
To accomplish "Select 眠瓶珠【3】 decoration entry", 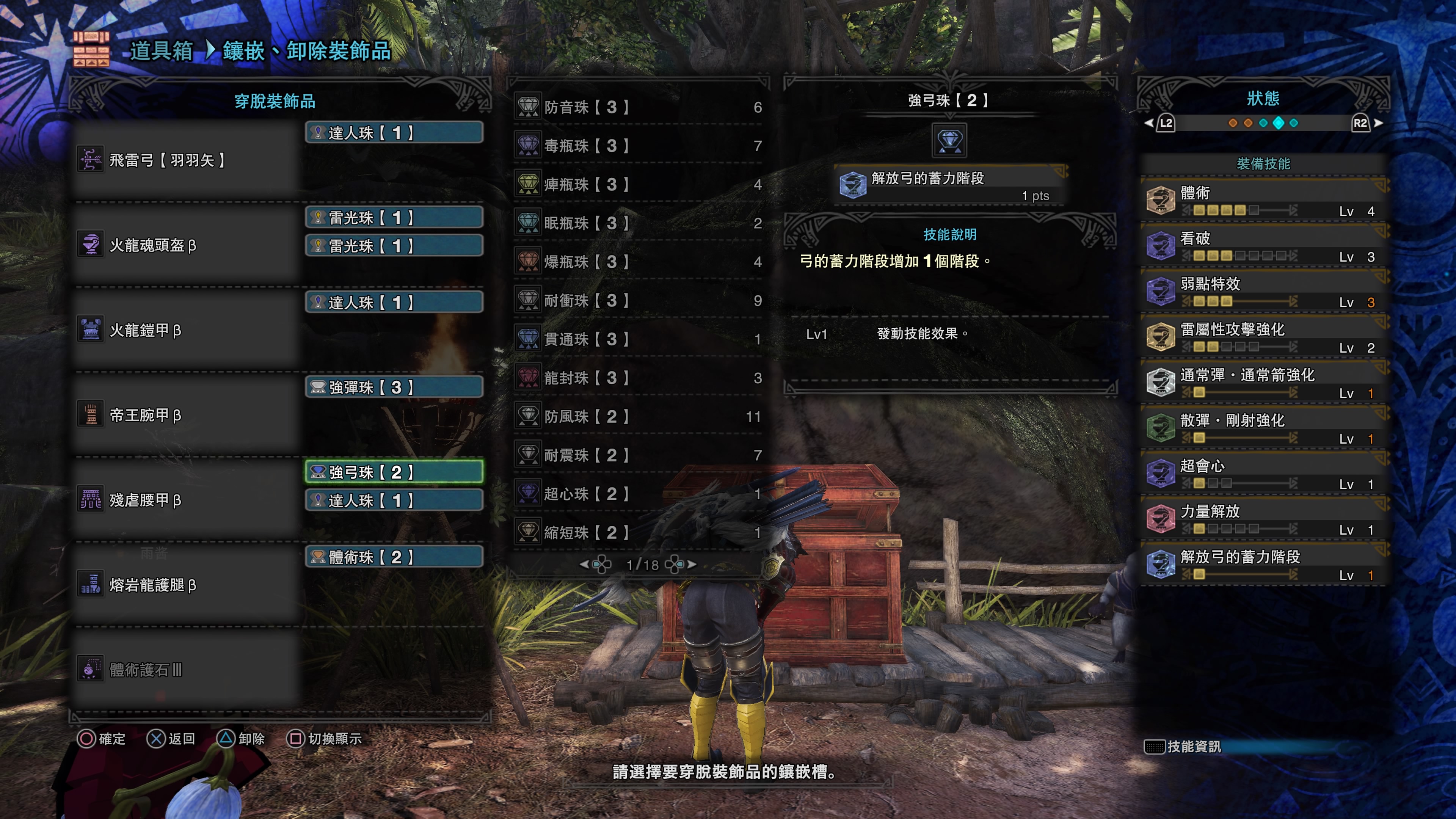I will coord(639,223).
